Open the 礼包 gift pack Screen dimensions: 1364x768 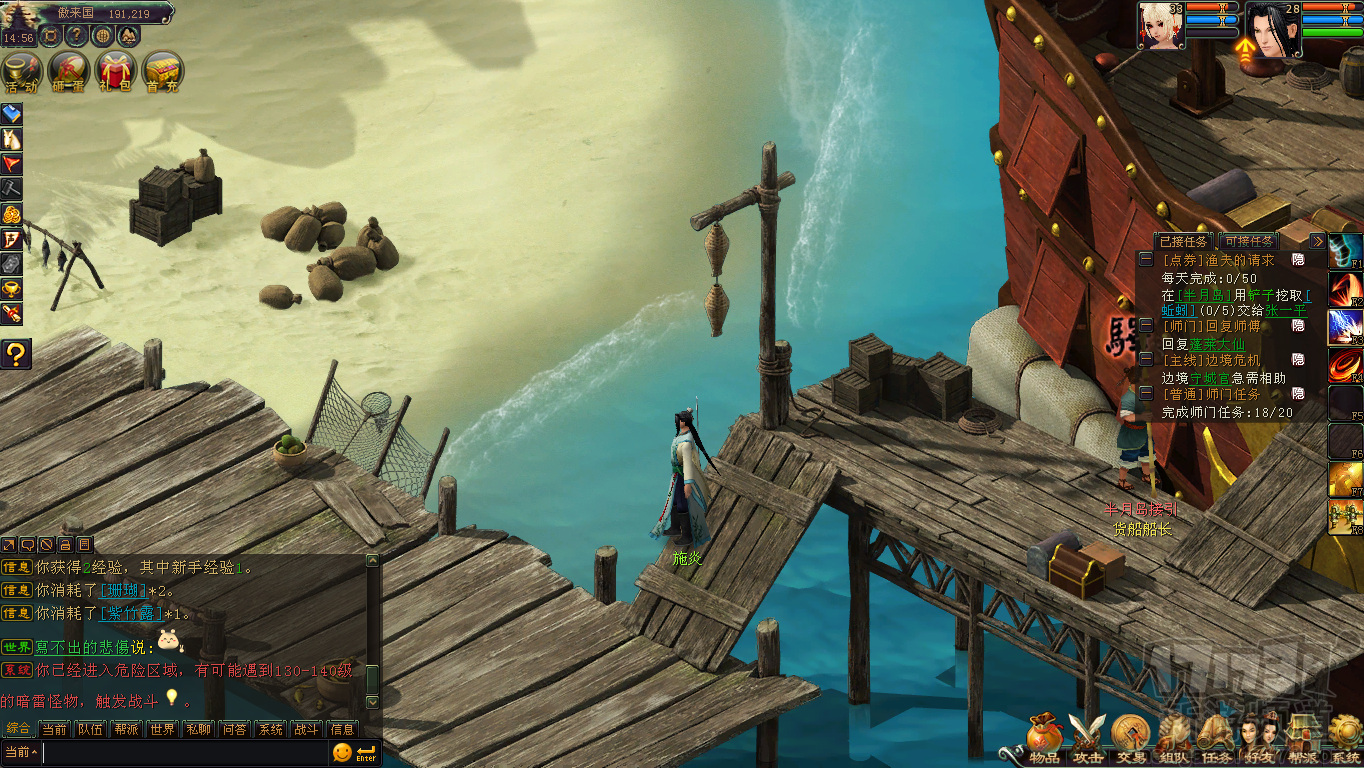coord(115,72)
